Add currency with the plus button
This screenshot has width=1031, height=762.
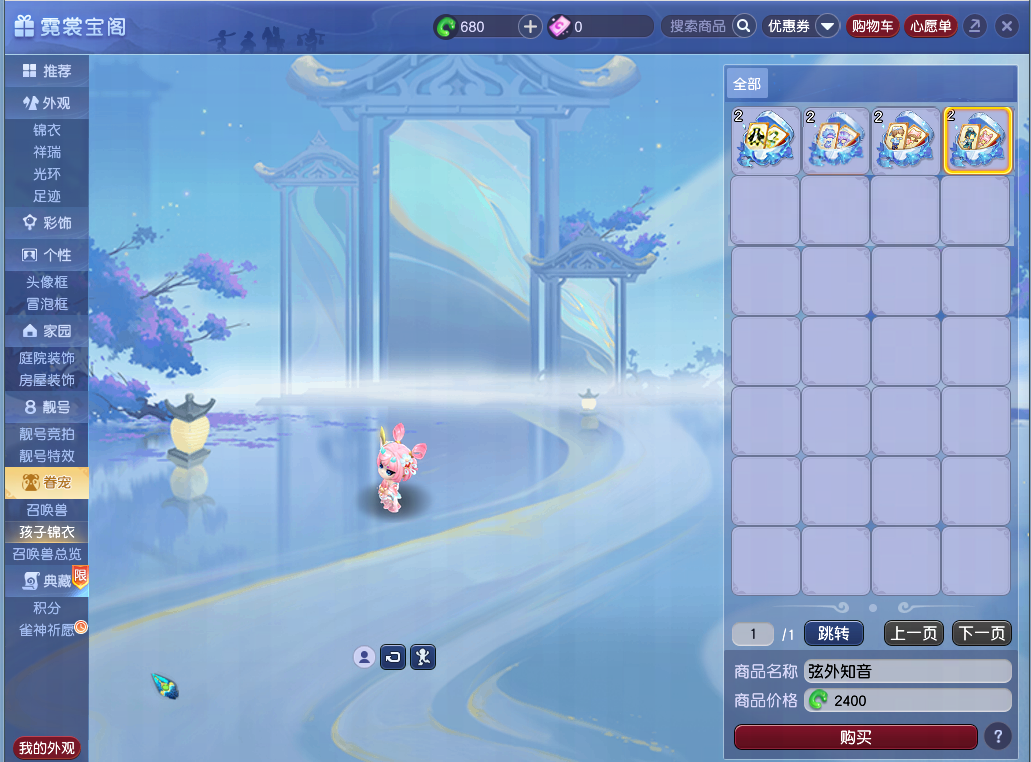530,26
